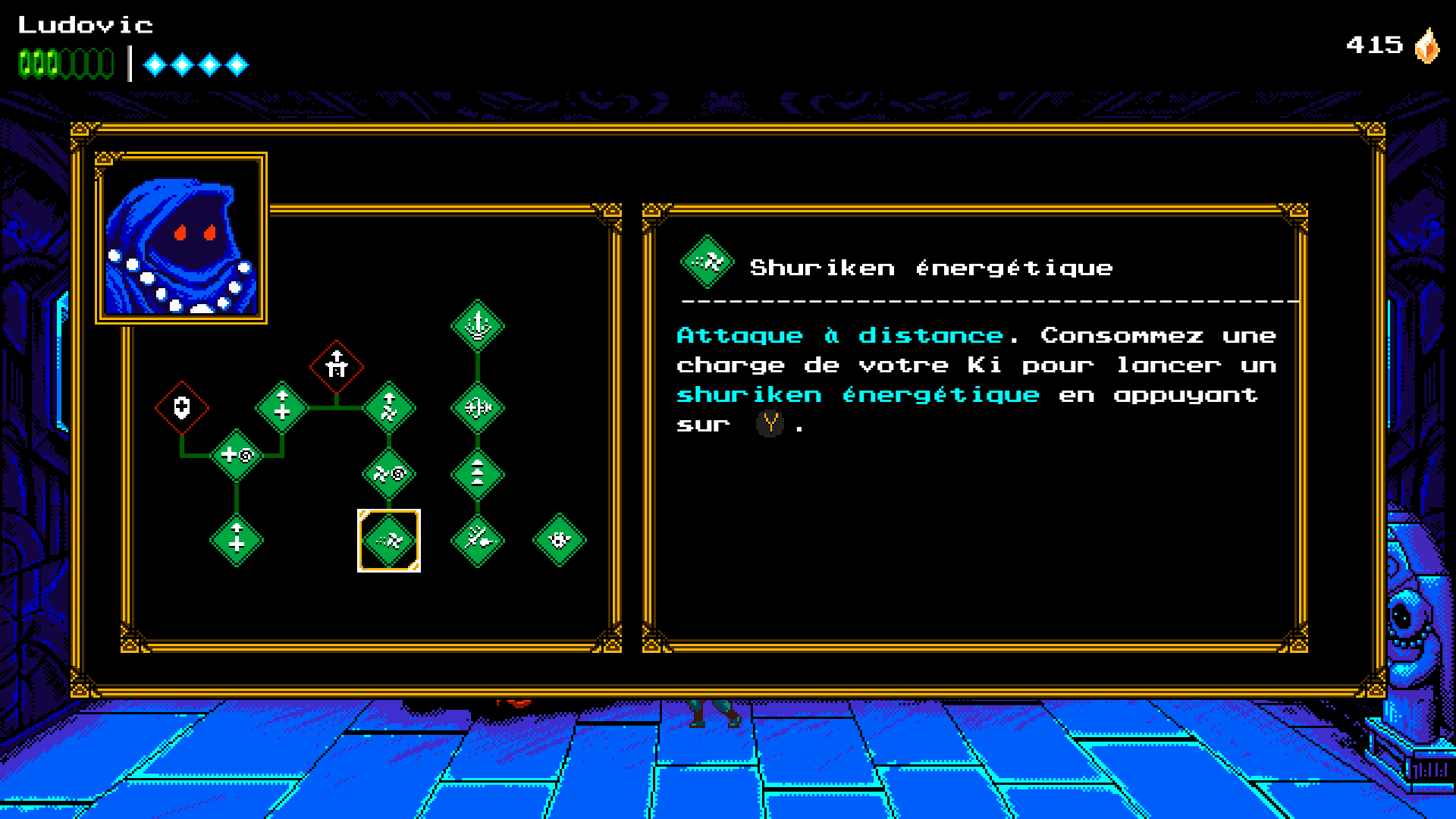Choose the sword and fireball skill node
Image resolution: width=1456 pixels, height=819 pixels.
(x=478, y=541)
